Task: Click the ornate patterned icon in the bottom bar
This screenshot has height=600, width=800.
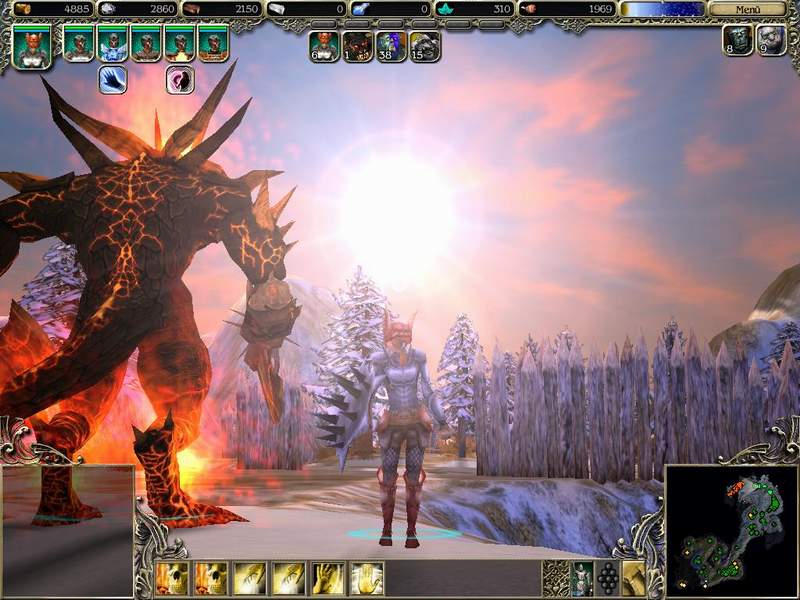Action: pos(555,578)
